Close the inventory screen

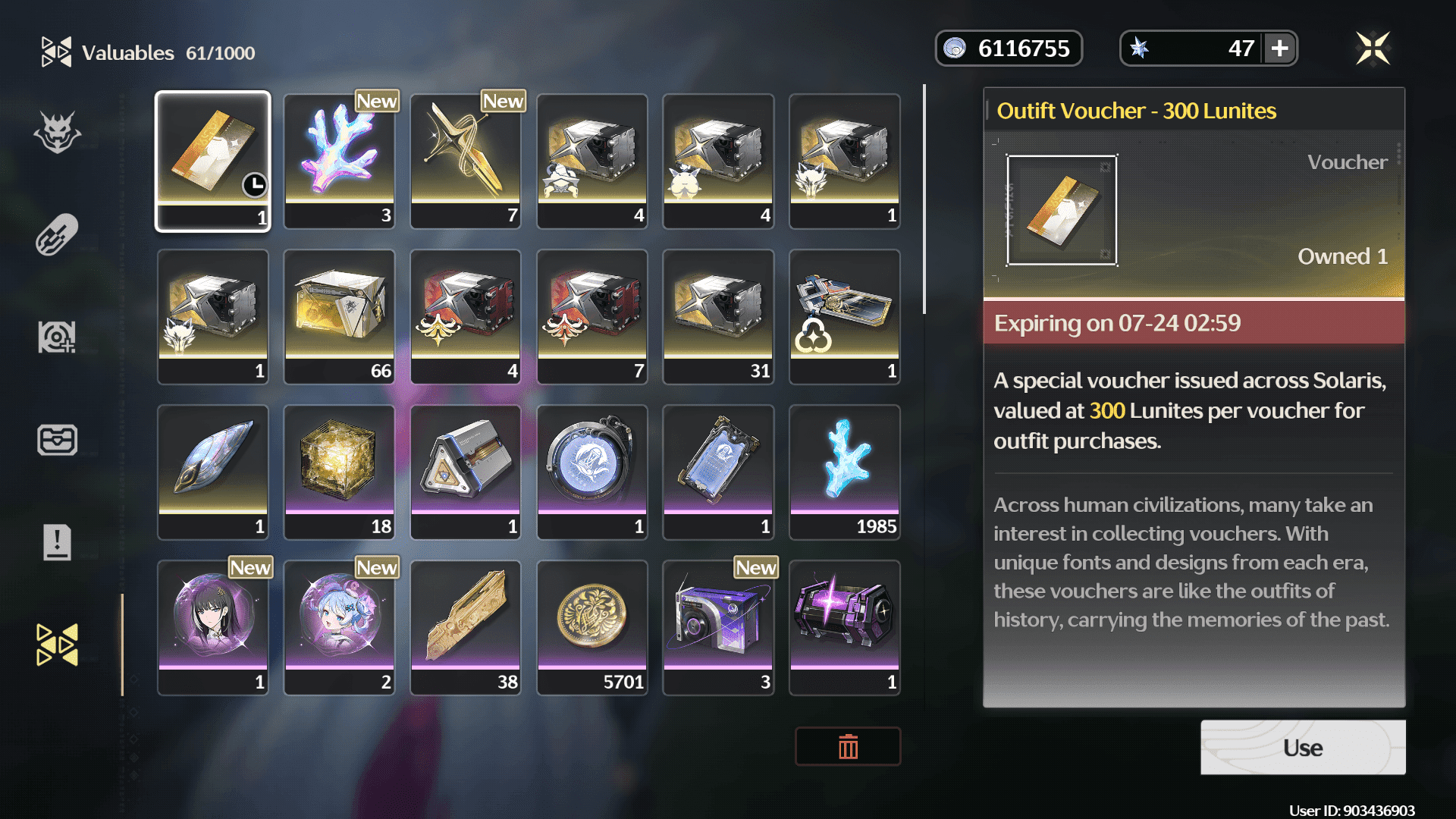1373,49
